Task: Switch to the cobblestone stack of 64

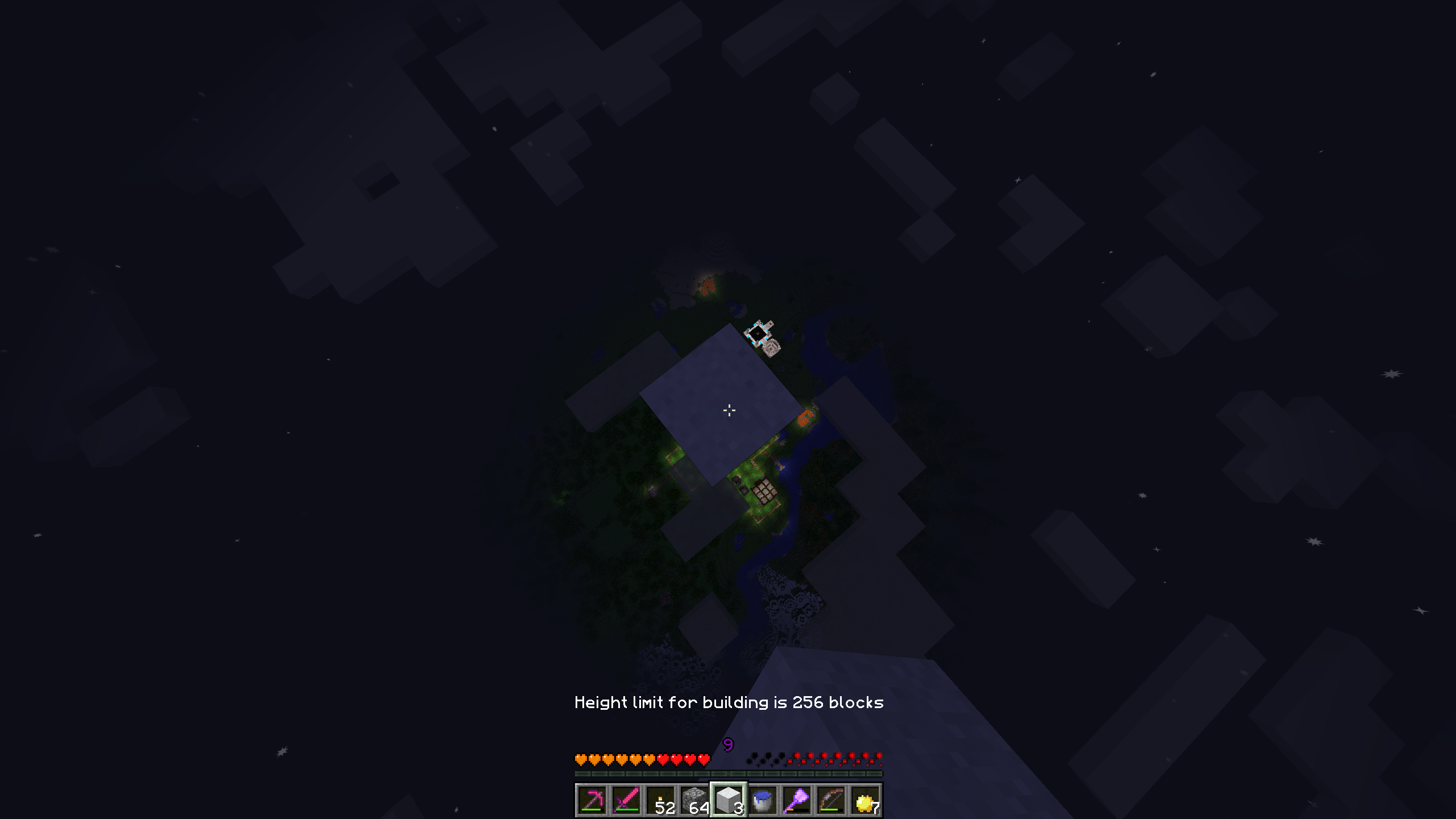Action: click(x=694, y=800)
